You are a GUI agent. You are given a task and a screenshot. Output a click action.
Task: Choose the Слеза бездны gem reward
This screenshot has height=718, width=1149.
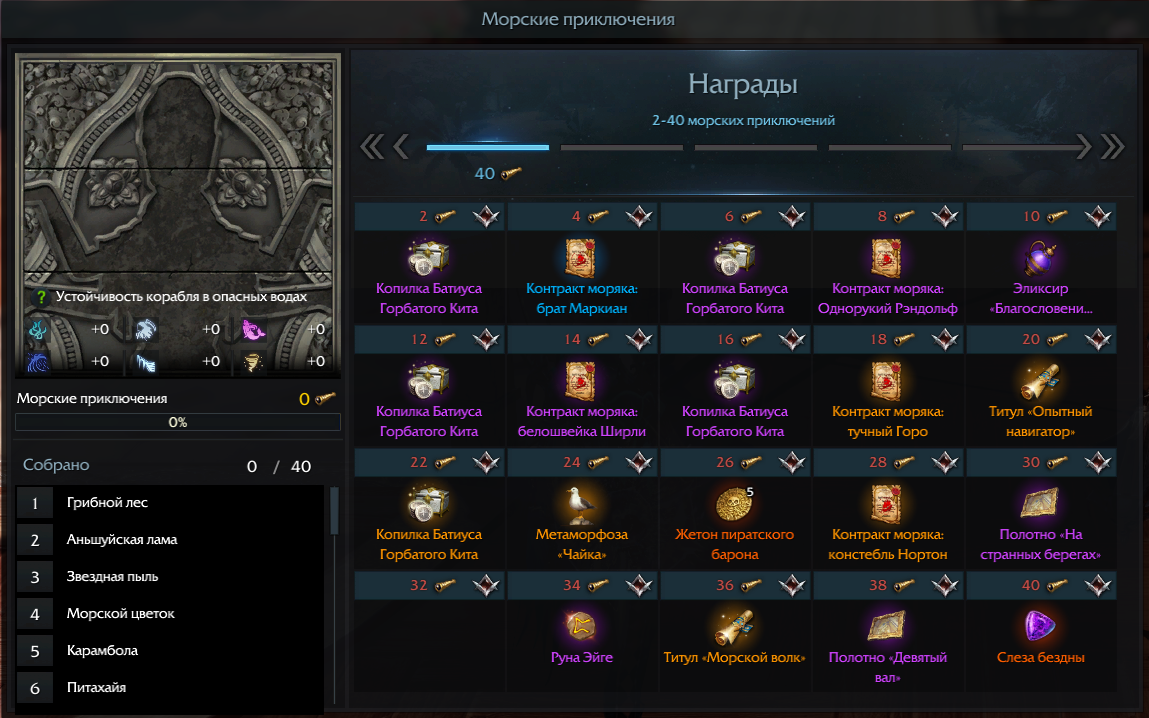pos(1040,626)
